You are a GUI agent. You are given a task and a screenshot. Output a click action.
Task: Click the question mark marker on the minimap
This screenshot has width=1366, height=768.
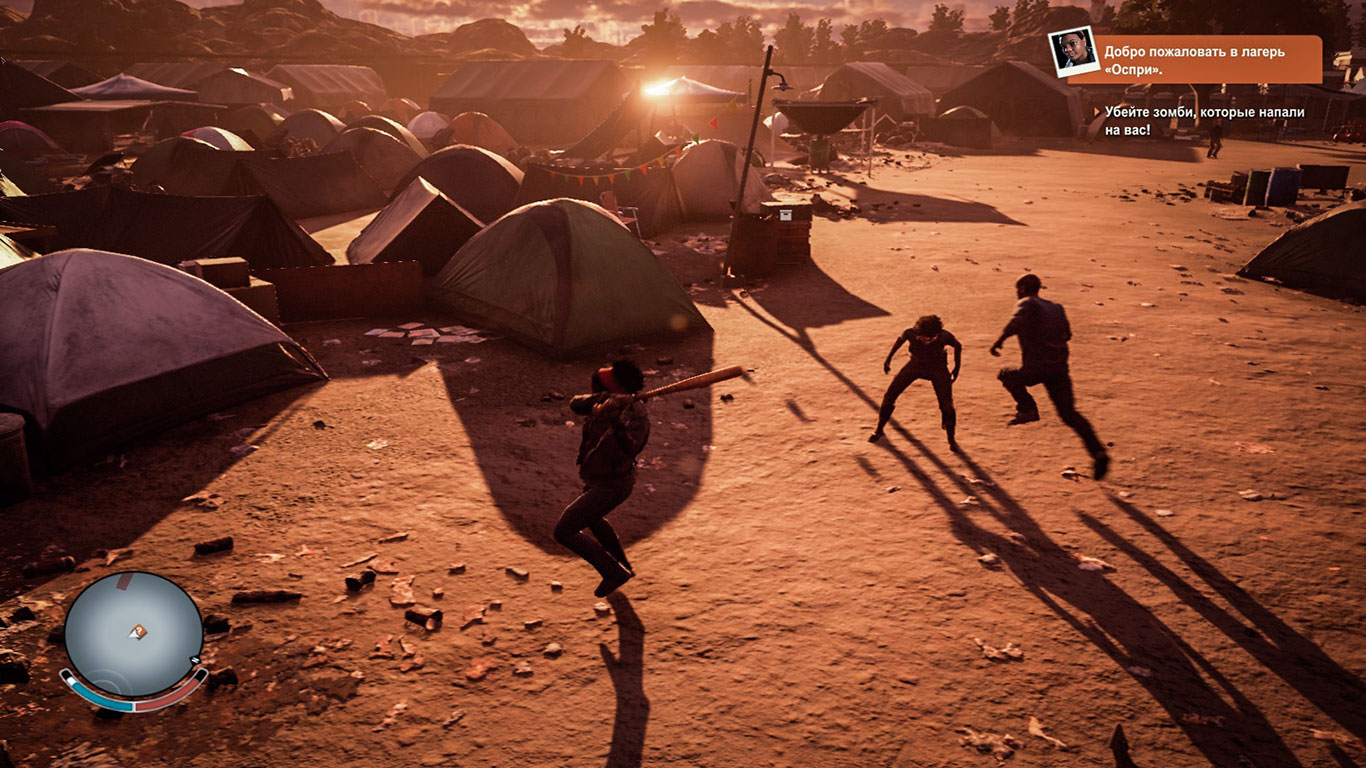[139, 631]
